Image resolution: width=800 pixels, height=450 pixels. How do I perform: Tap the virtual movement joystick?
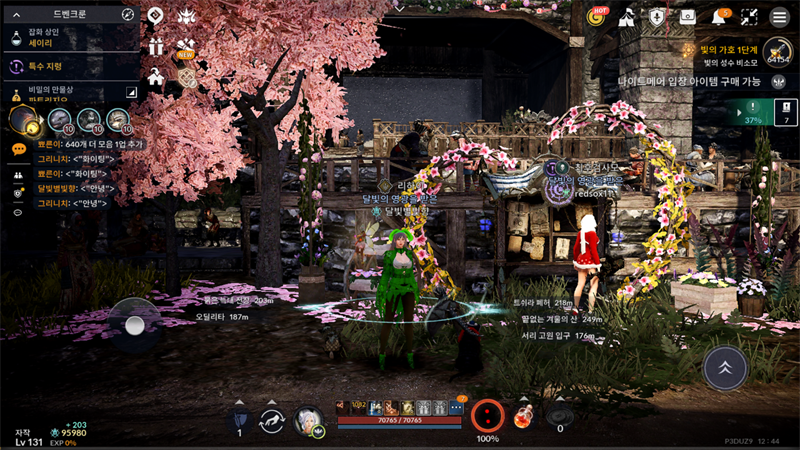click(x=135, y=324)
